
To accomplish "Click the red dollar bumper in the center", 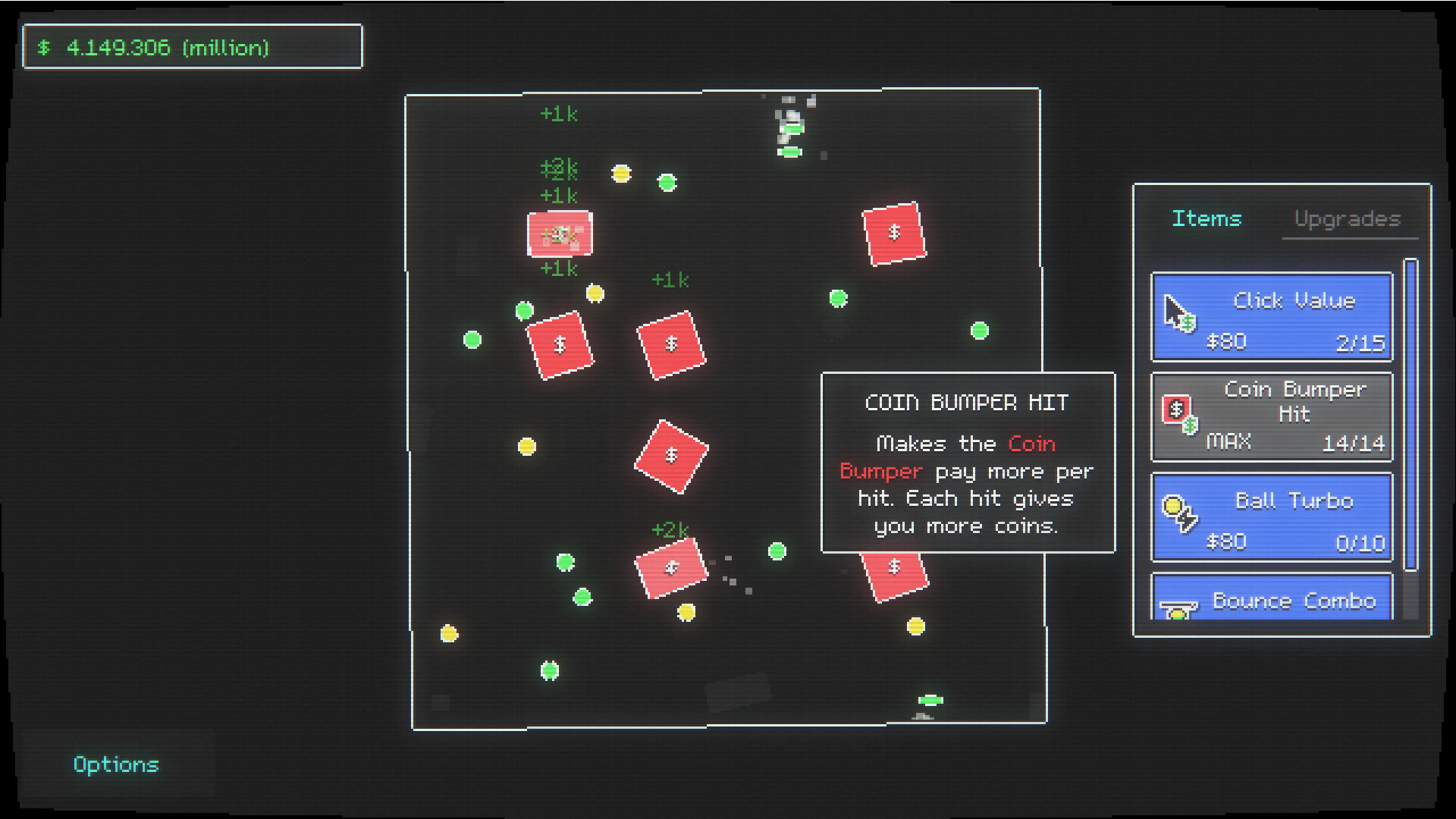I will click(x=670, y=456).
